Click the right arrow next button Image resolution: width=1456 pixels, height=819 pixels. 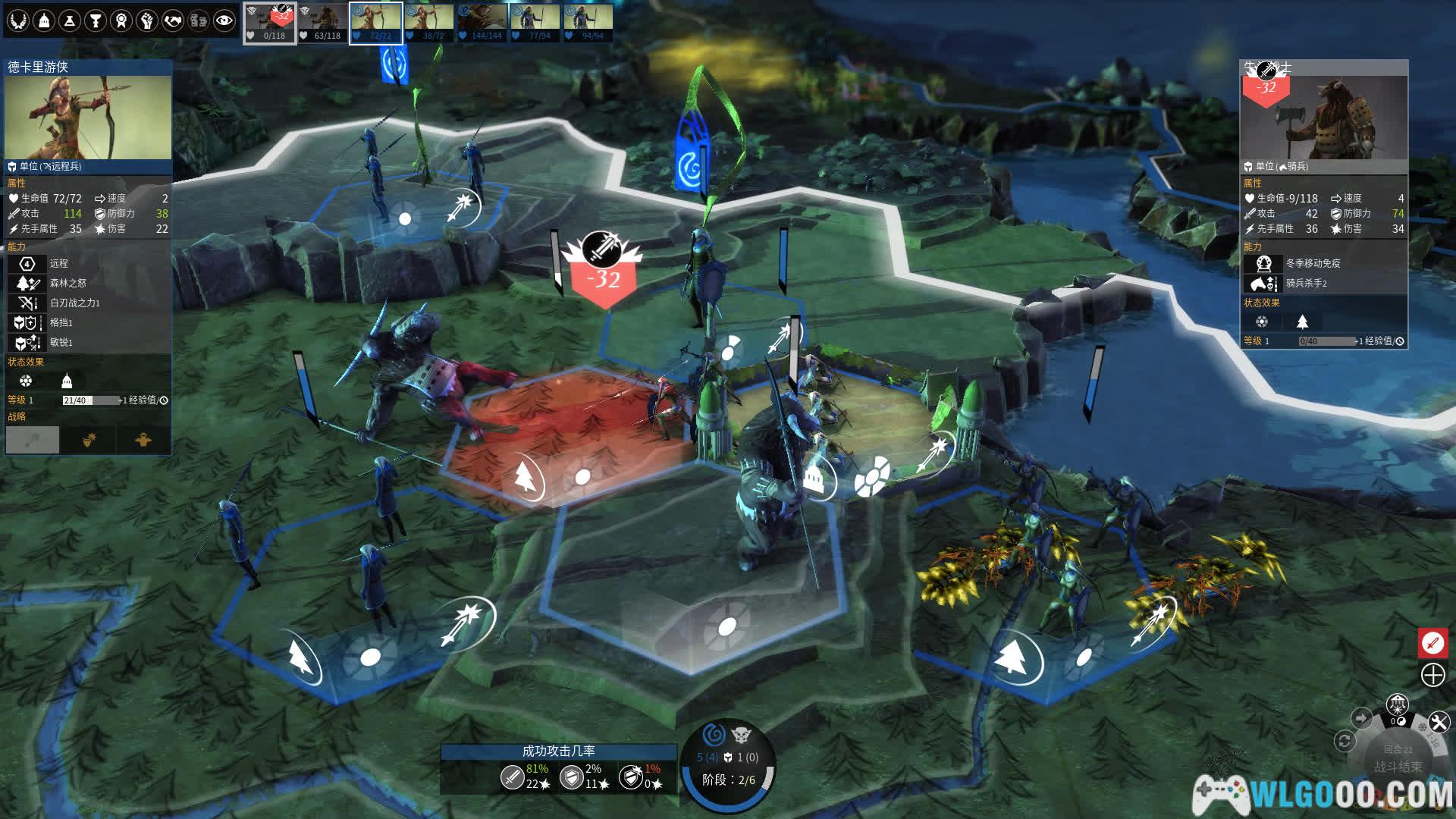1361,717
